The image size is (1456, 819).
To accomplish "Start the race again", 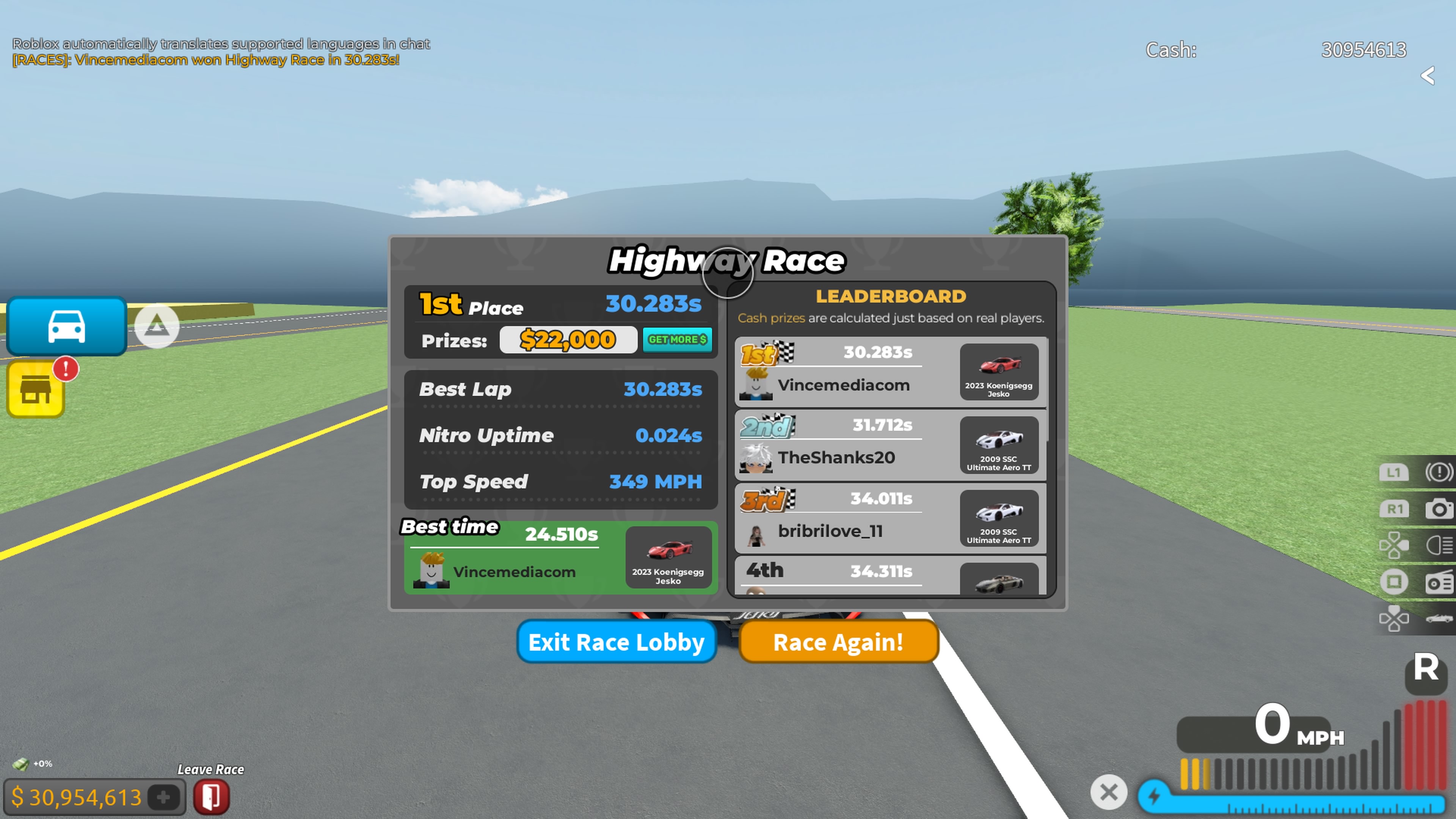I will tap(838, 642).
